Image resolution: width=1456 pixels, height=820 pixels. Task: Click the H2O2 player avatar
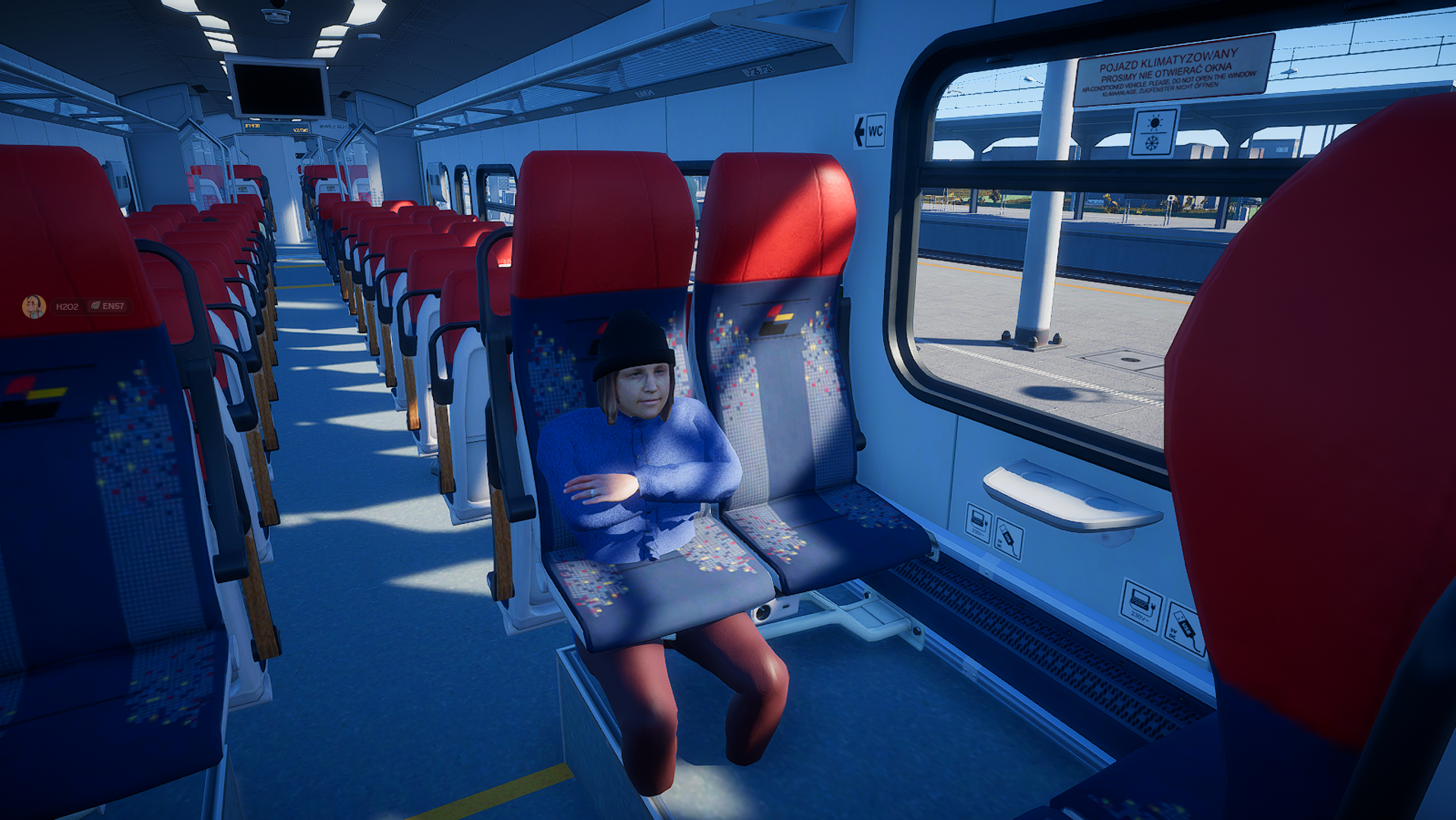34,307
